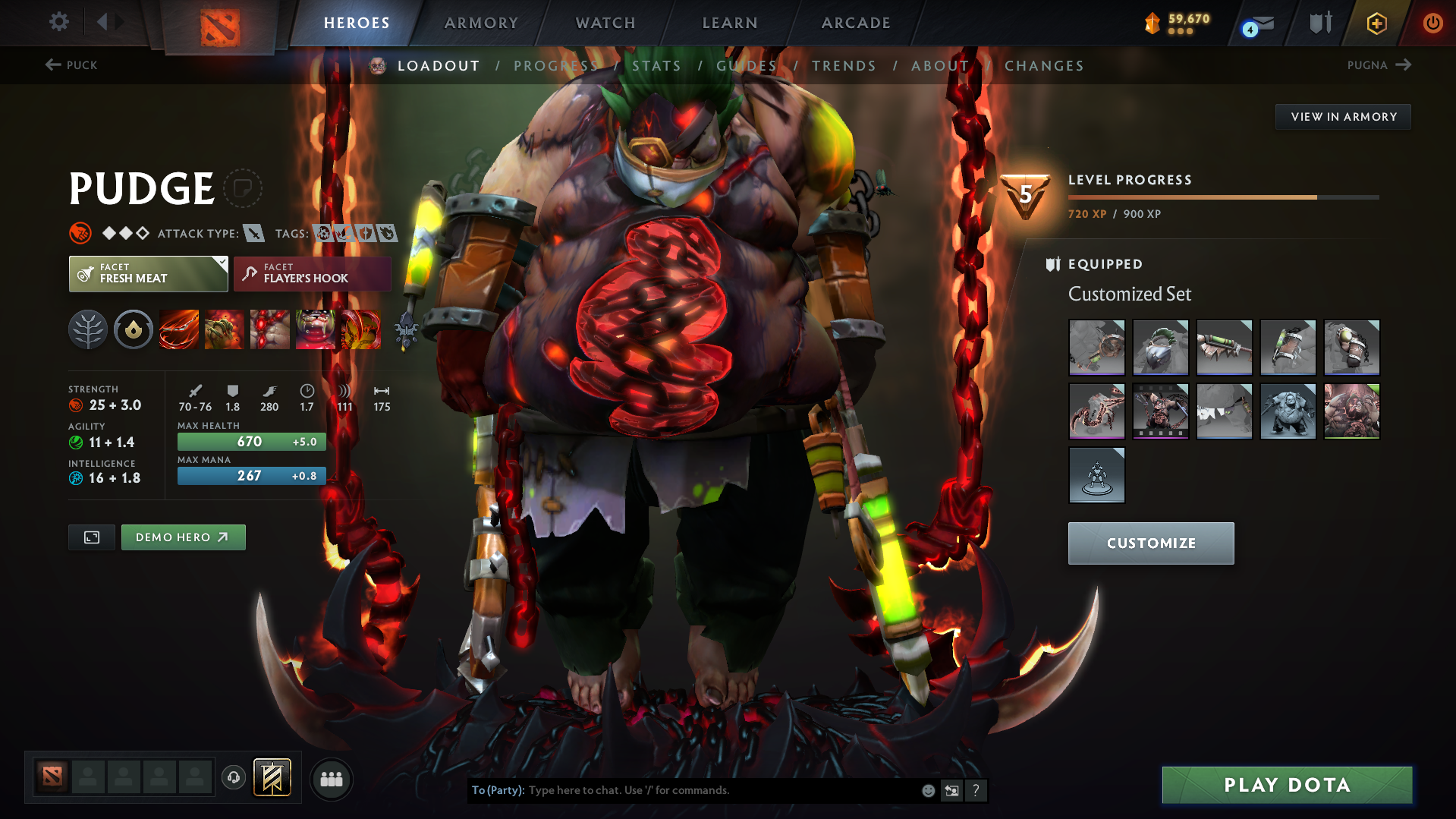Image resolution: width=1456 pixels, height=819 pixels.
Task: Switch to the Flayer's Hook facet
Action: click(312, 273)
